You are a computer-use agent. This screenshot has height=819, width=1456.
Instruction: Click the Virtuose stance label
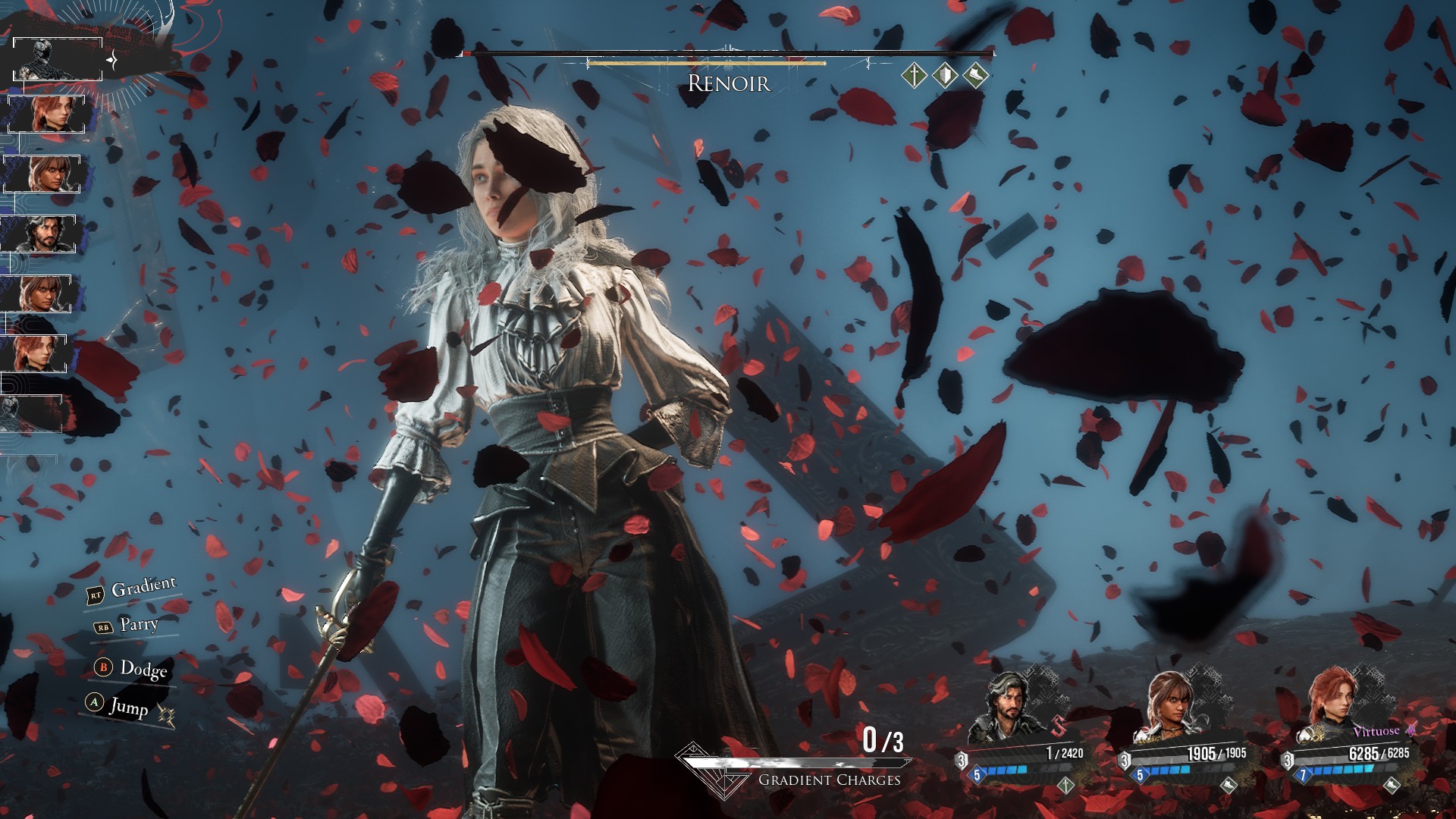click(1376, 732)
